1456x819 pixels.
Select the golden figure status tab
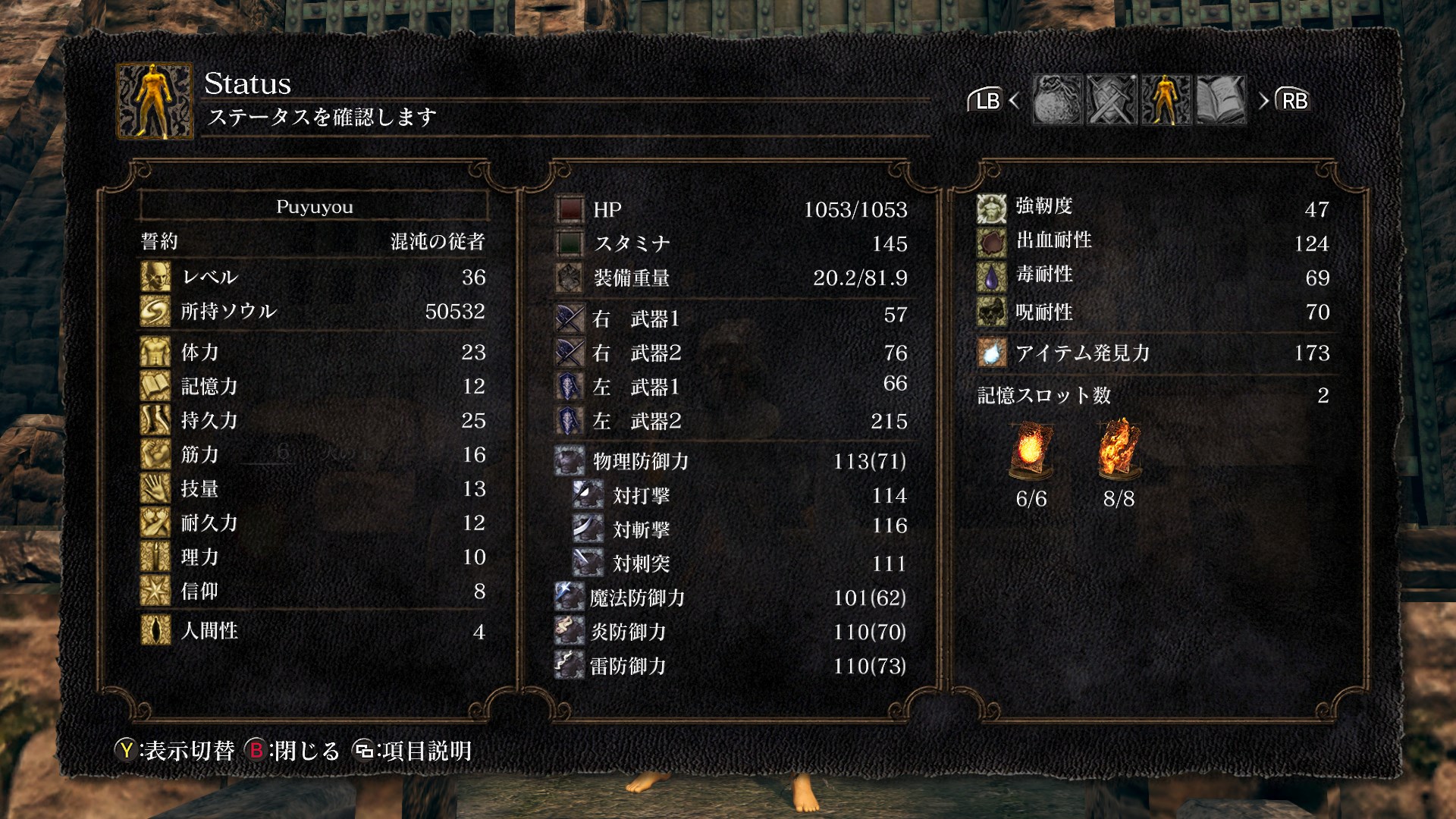(1166, 100)
